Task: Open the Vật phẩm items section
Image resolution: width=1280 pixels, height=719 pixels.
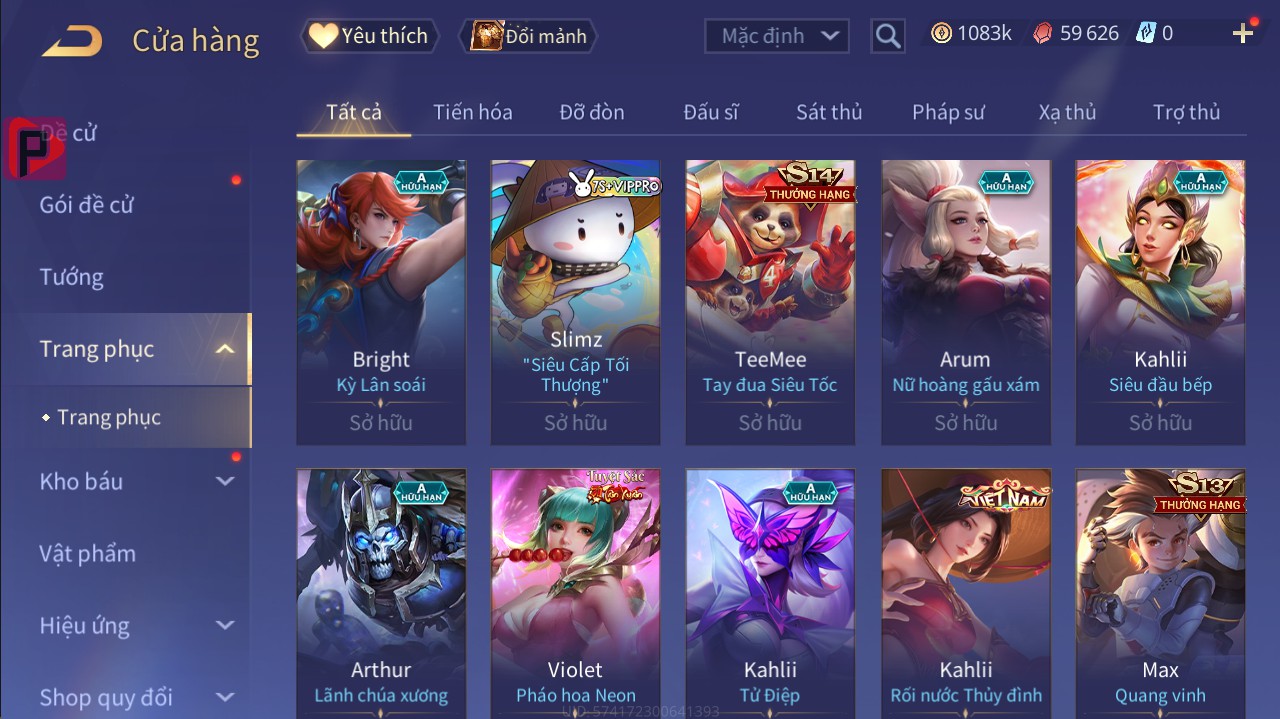Action: (x=87, y=553)
